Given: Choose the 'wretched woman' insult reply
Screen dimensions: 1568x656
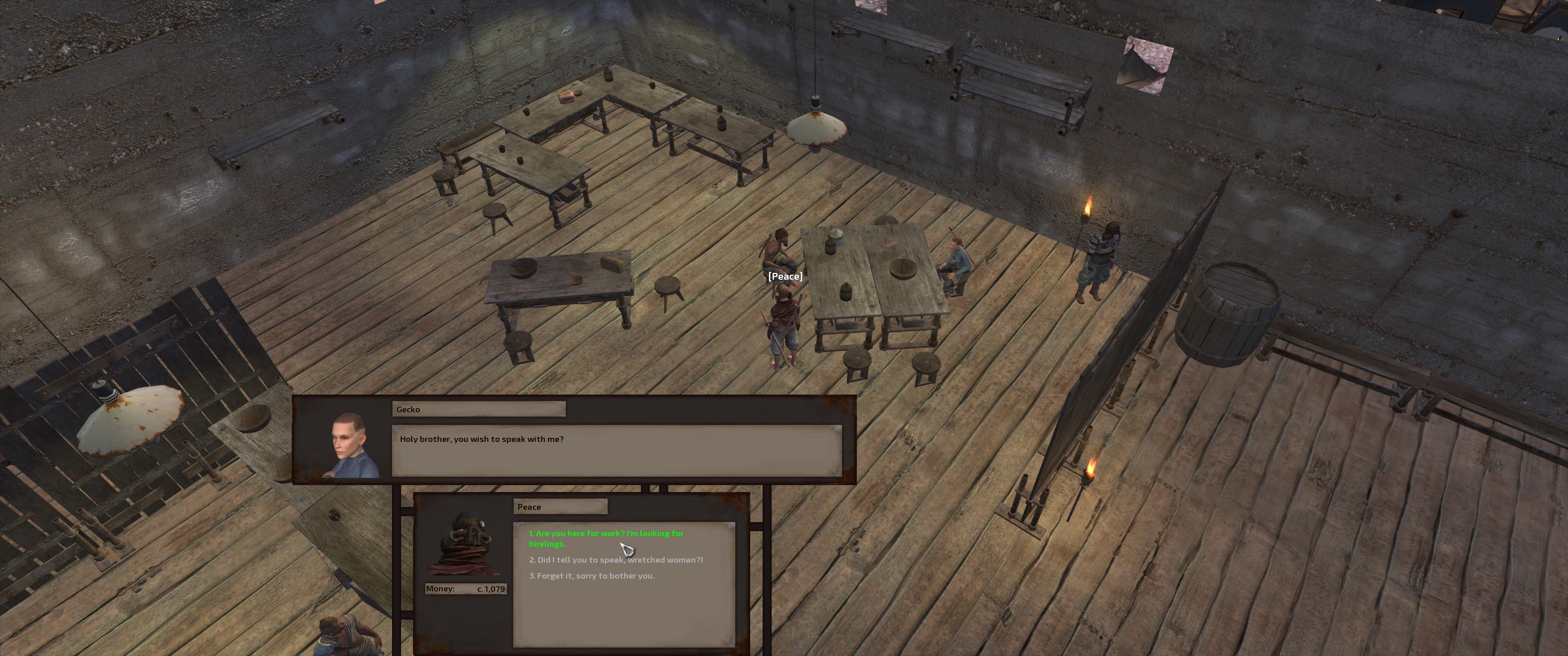Looking at the screenshot, I should pyautogui.click(x=615, y=560).
